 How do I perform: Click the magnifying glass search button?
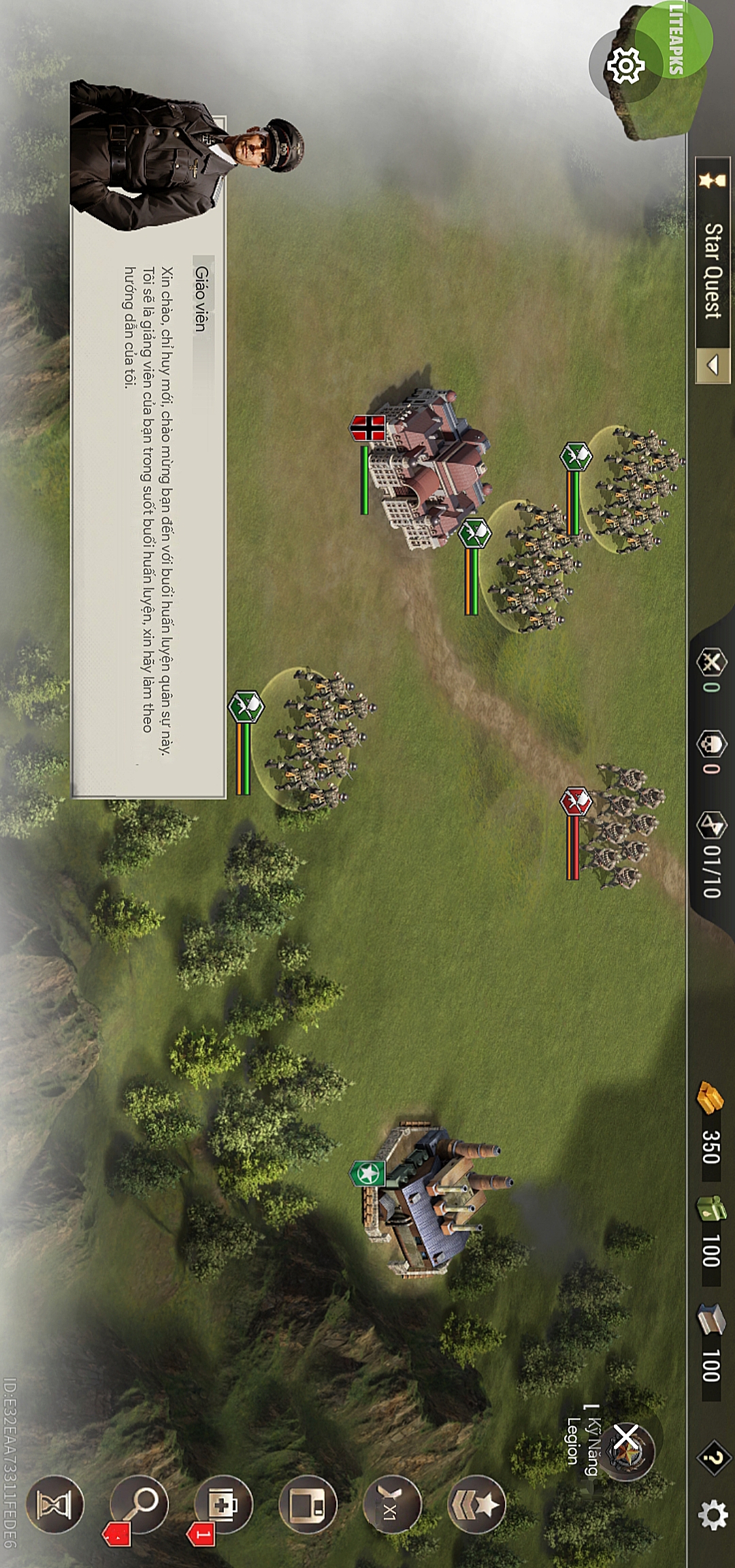pyautogui.click(x=139, y=1503)
